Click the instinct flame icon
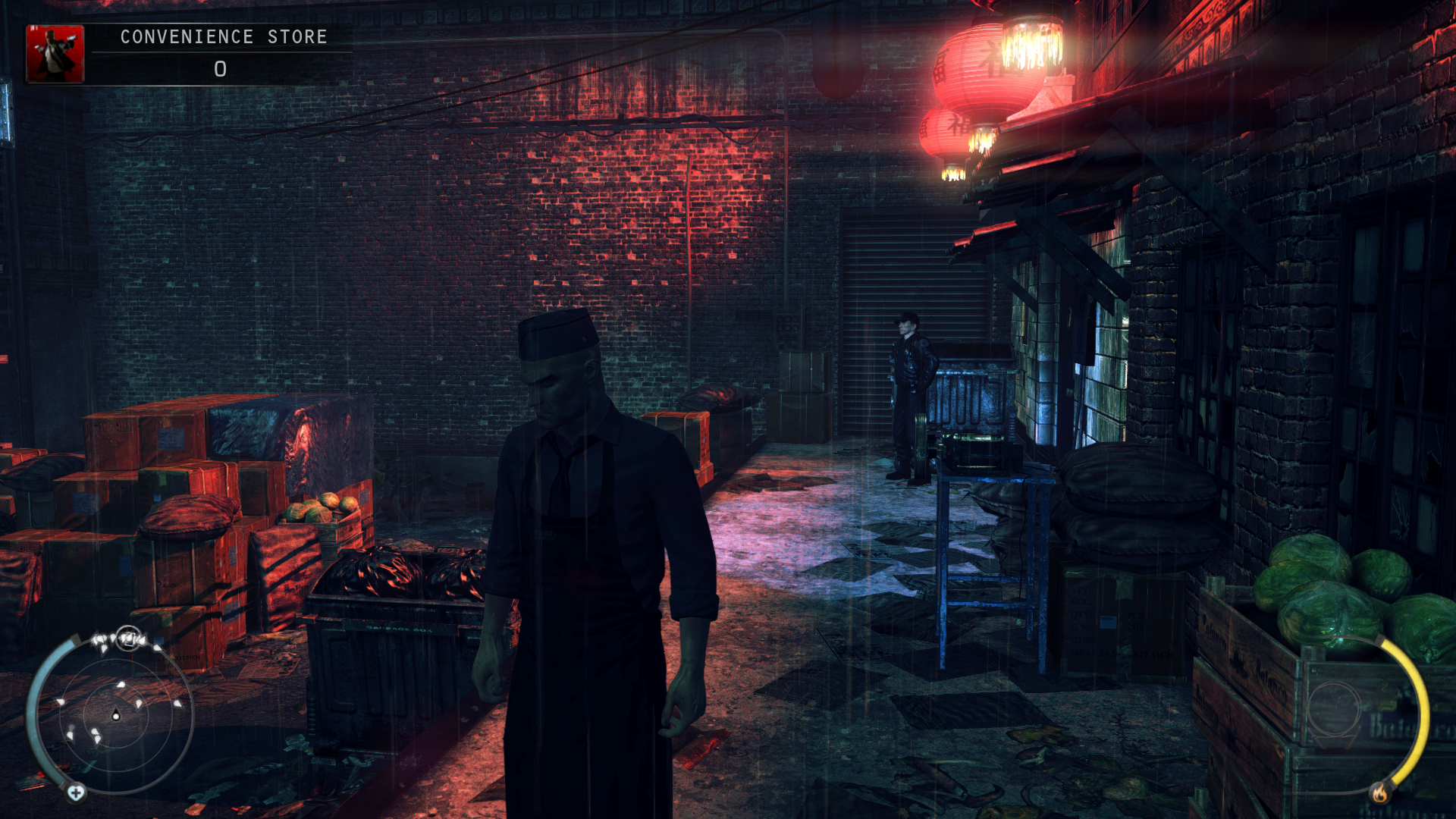The width and height of the screenshot is (1456, 819). (x=1379, y=793)
